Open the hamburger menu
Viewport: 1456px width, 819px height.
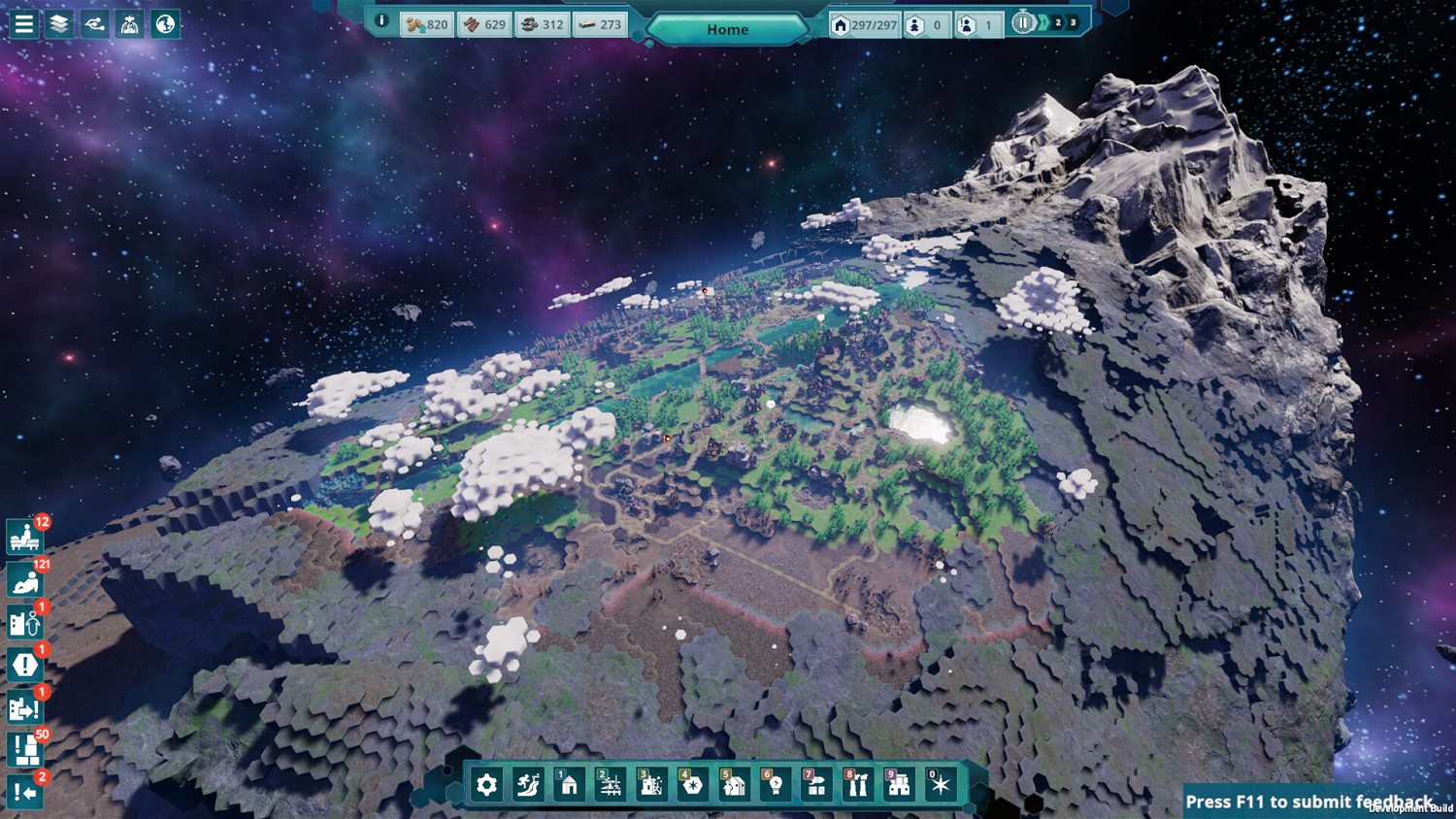pyautogui.click(x=23, y=23)
